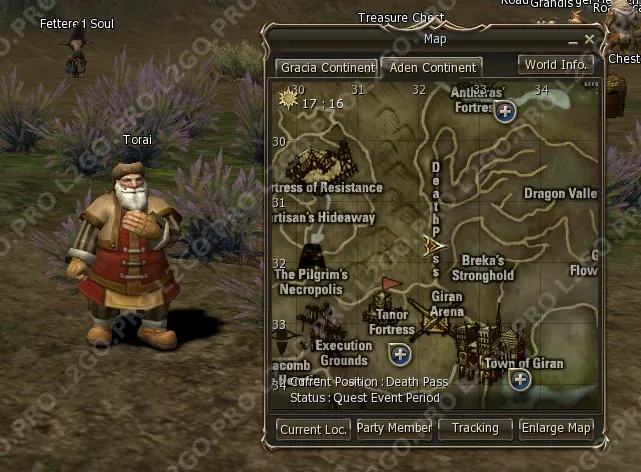Select the Tanor Fortress red flag marker
641x472 pixels.
[x=390, y=285]
